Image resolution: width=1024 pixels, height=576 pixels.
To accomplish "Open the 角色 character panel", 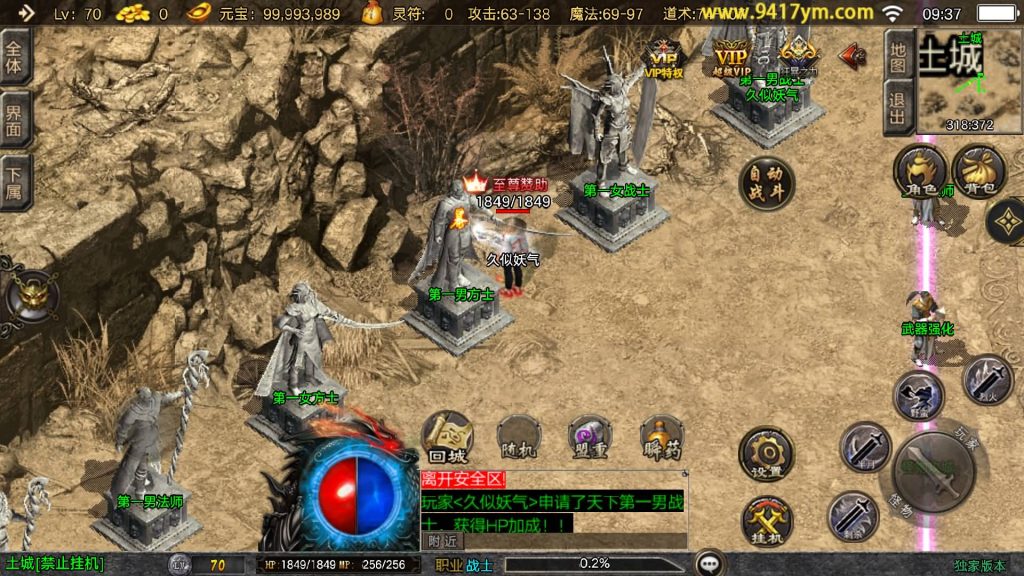I will click(919, 171).
